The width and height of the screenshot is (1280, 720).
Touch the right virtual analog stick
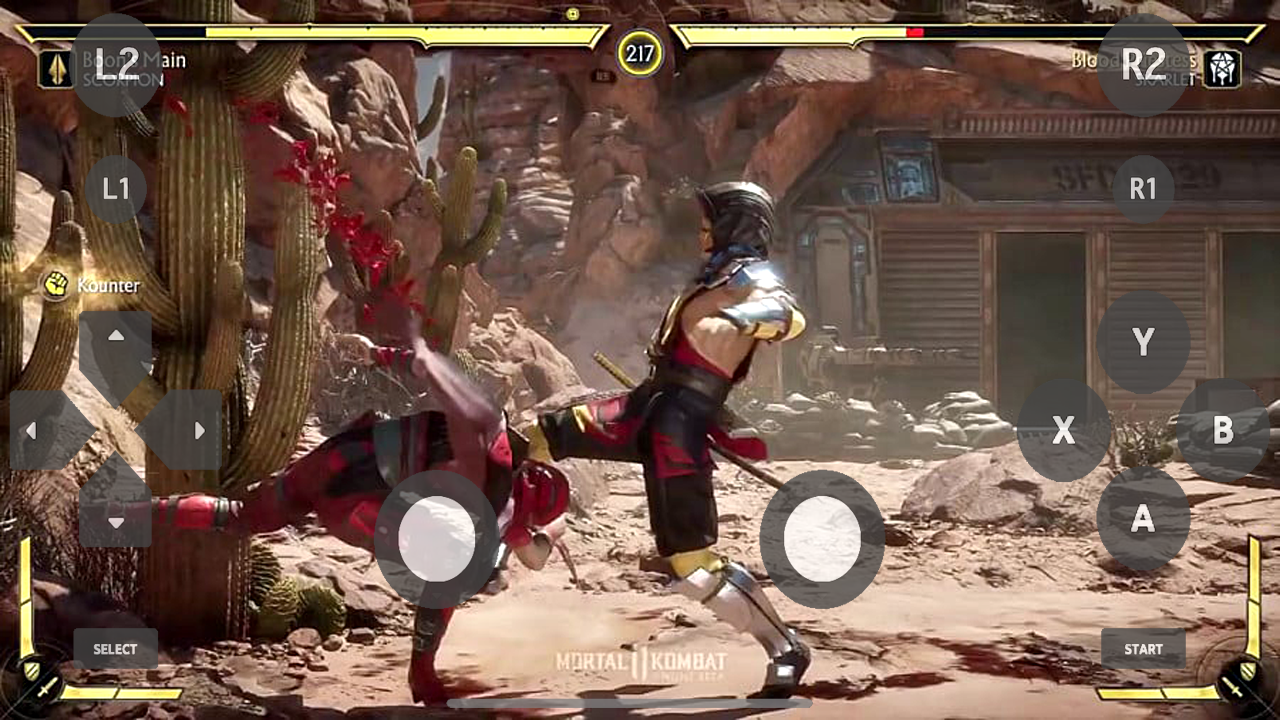point(822,539)
